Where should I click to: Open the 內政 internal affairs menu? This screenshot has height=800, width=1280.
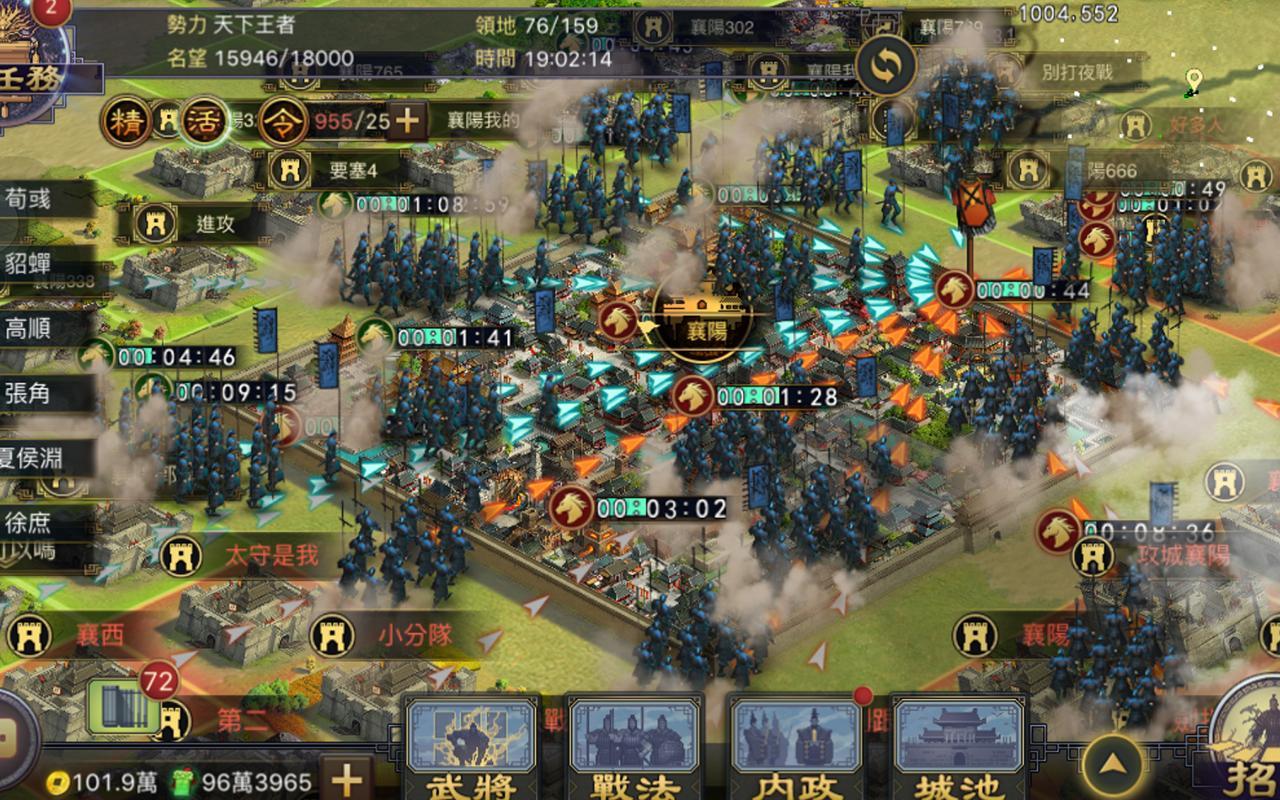(x=796, y=748)
